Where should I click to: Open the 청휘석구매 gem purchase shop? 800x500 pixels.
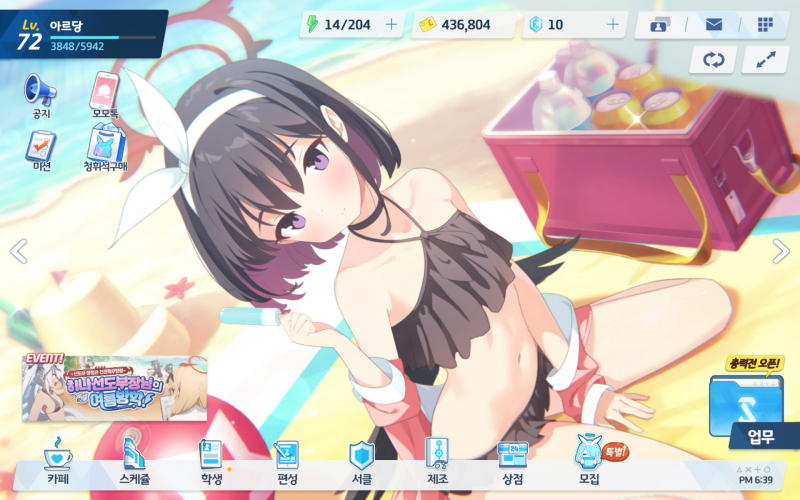click(105, 150)
